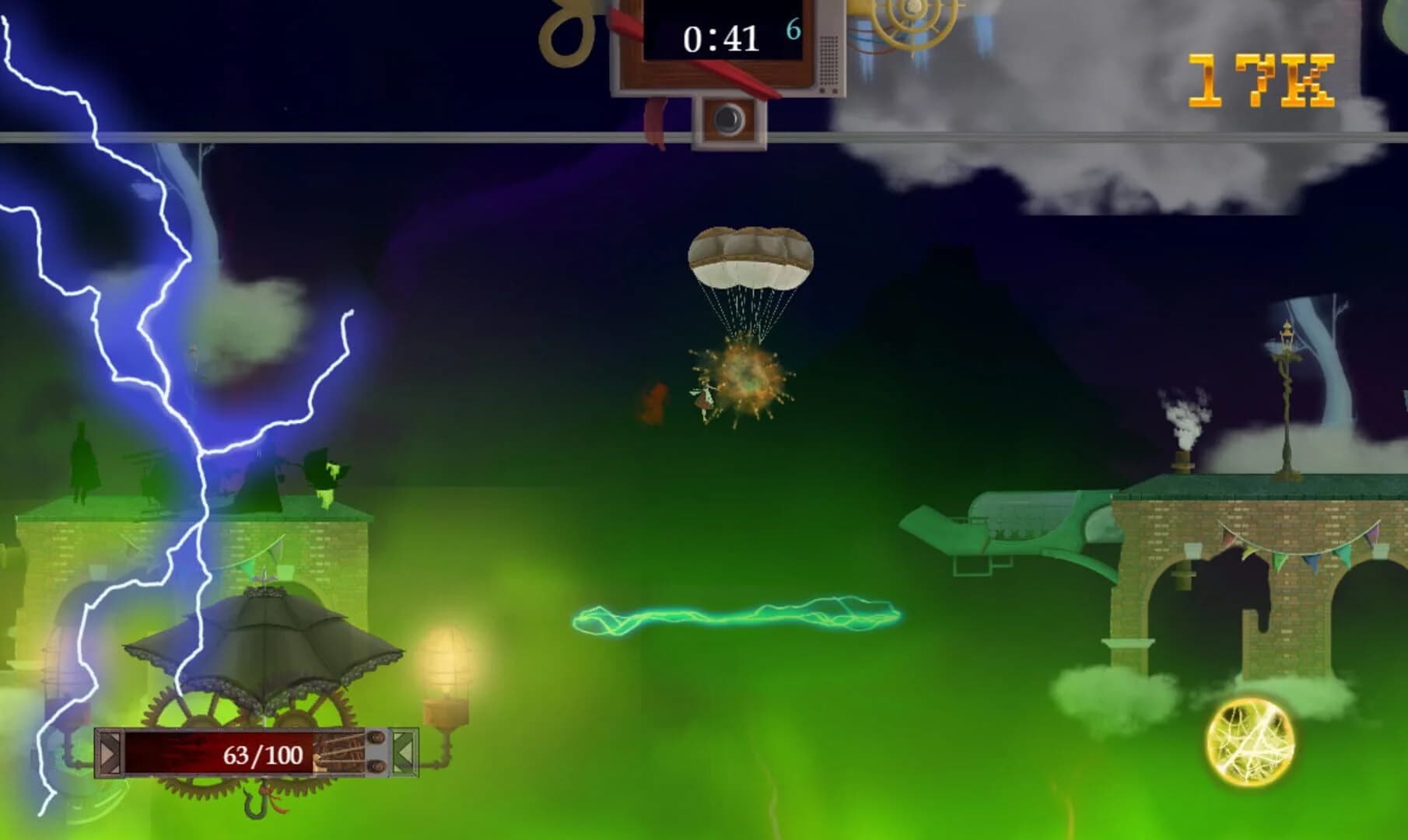Screen dimensions: 1408x840
Task: Click the figures standing on the left rooftop
Action: click(82, 465)
